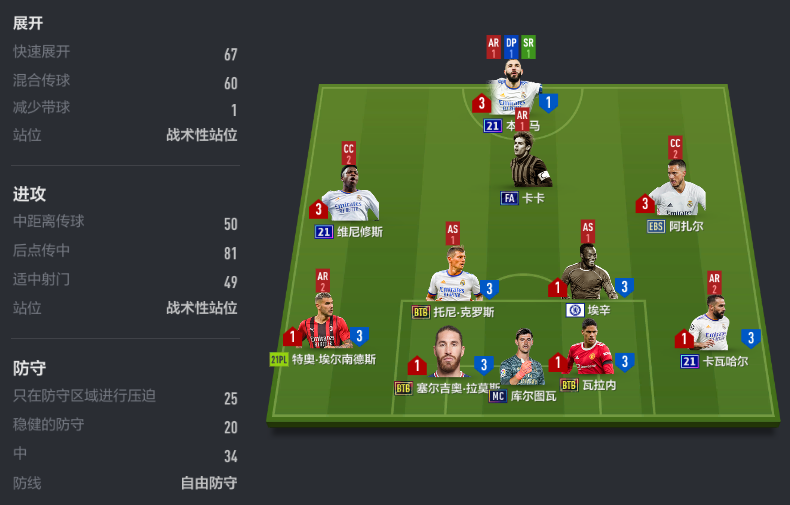790x505 pixels.
Task: Select centre back Varane
Action: [x=590, y=351]
